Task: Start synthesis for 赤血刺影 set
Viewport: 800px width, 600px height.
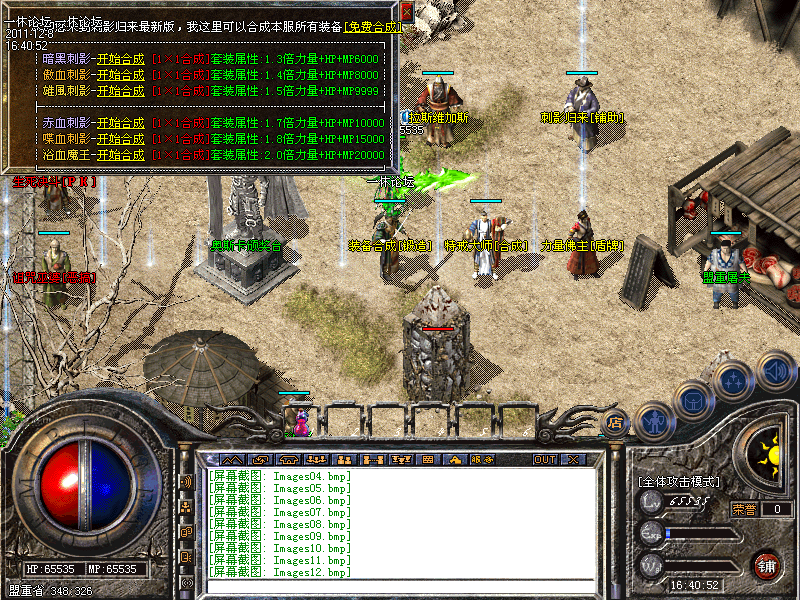Action: [120, 123]
